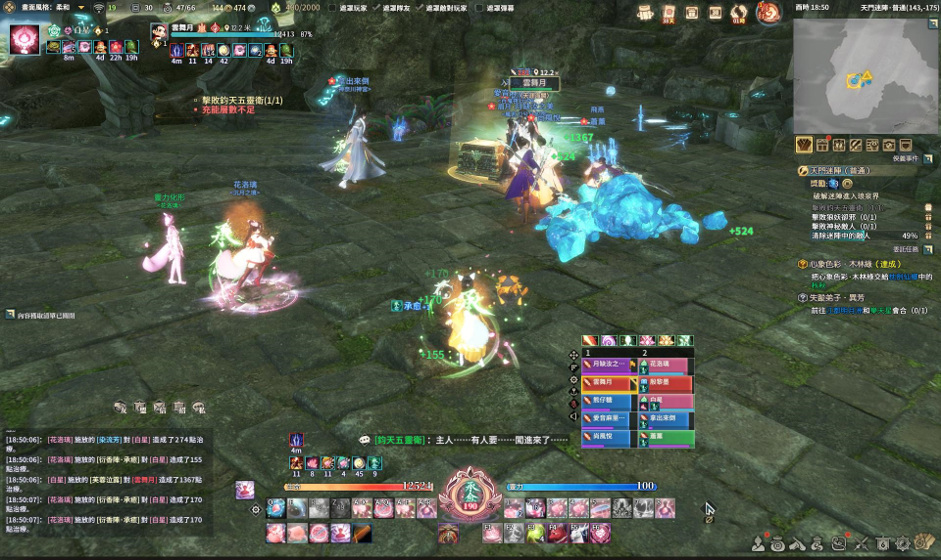Open the 畫面風格 style dropdown
Screen dimensions: 941x560
[x=82, y=7]
